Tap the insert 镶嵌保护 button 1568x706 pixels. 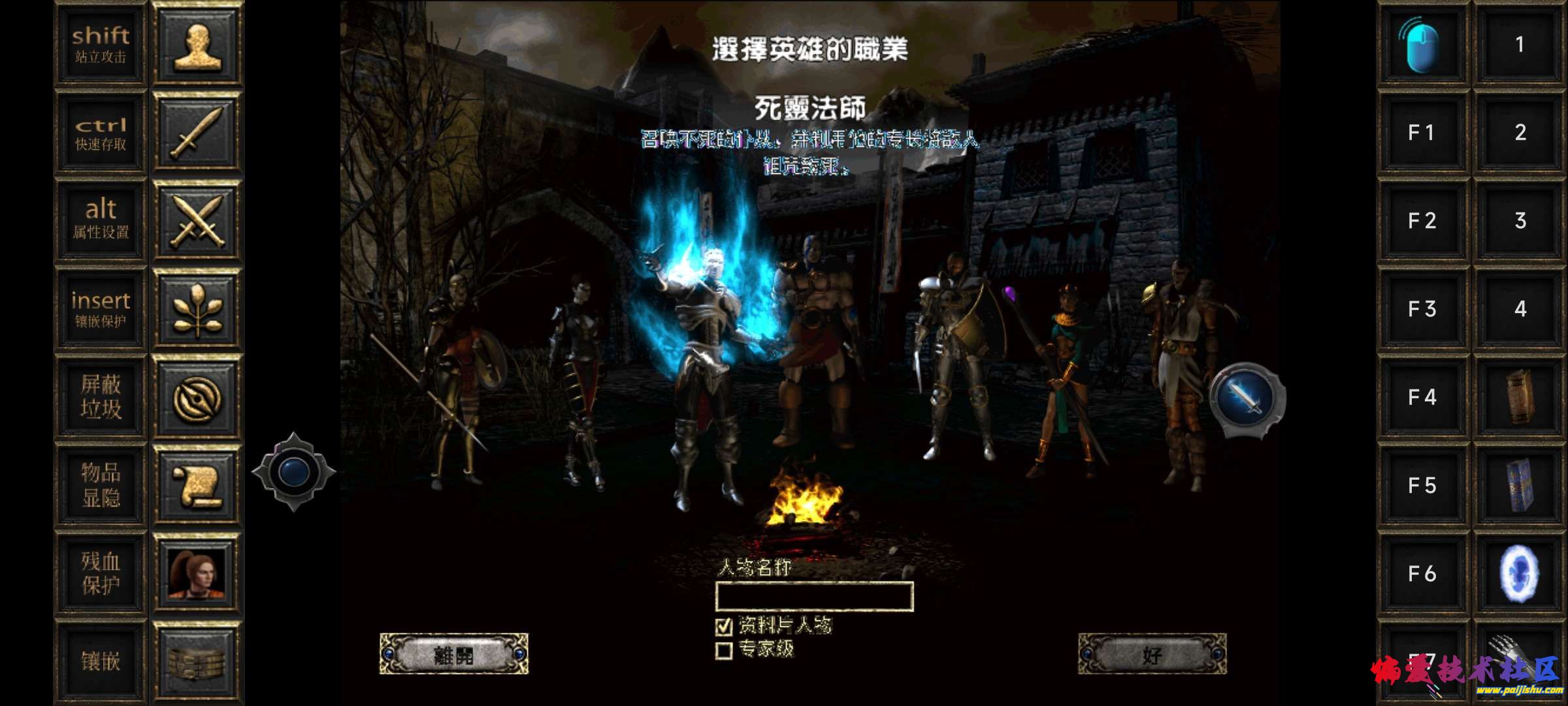(x=101, y=309)
